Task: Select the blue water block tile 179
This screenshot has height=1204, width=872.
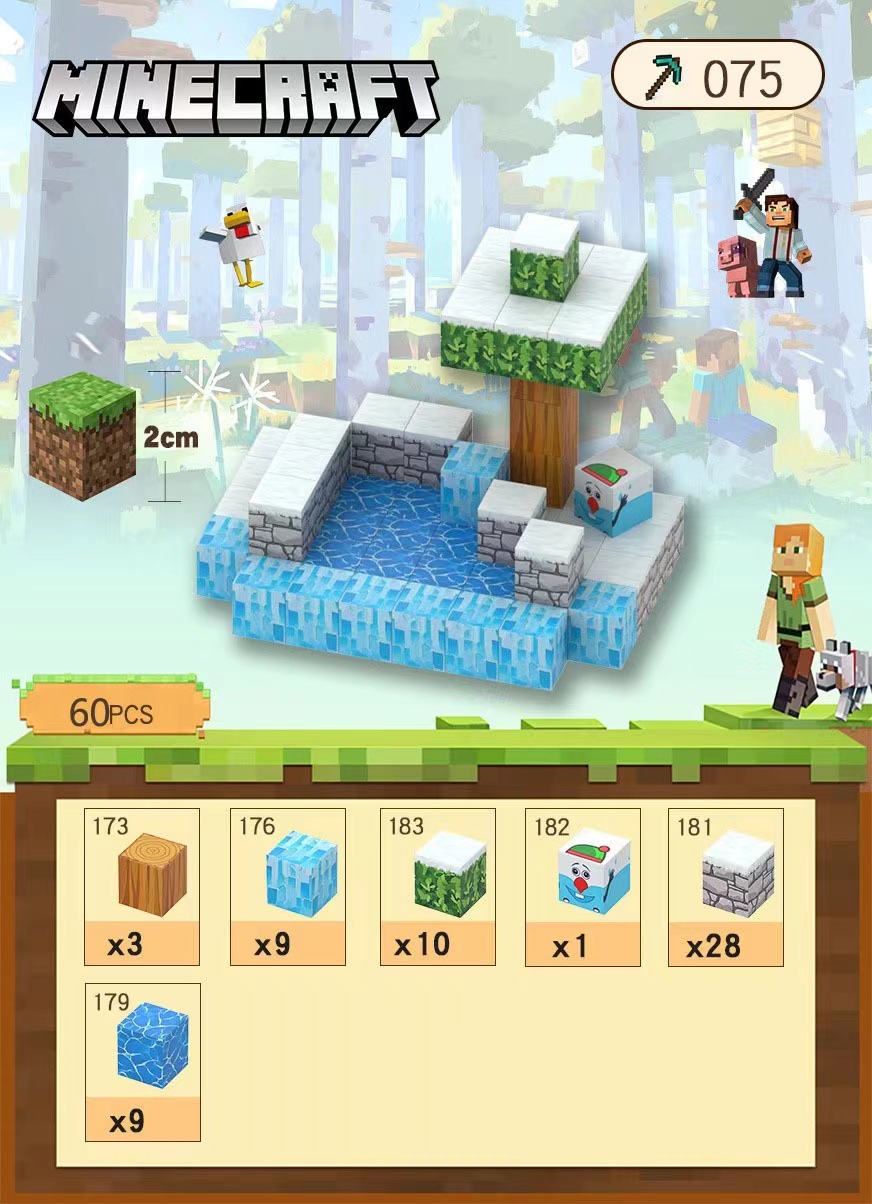Action: tap(142, 1061)
